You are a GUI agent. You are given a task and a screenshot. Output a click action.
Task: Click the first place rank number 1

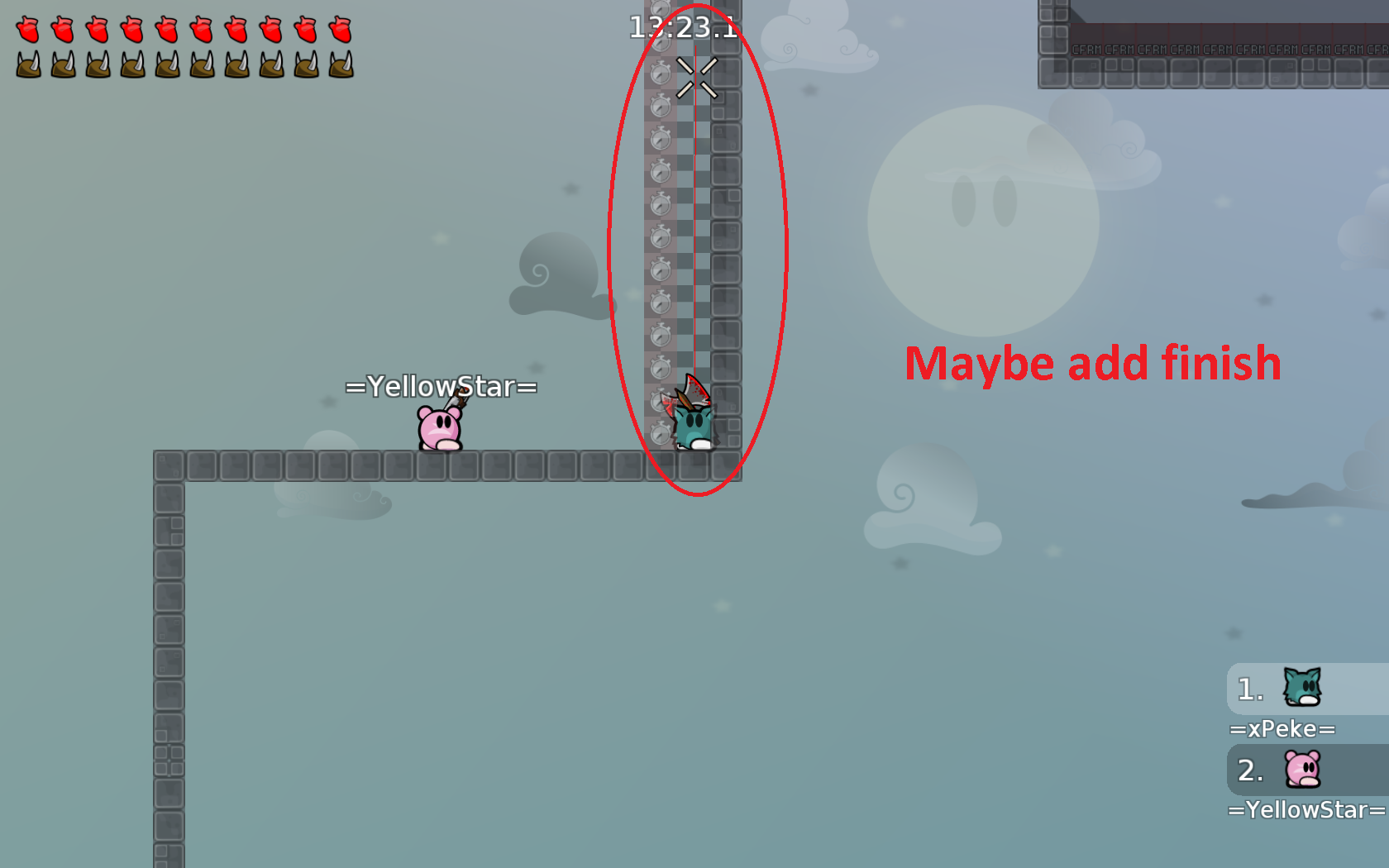point(1248,689)
